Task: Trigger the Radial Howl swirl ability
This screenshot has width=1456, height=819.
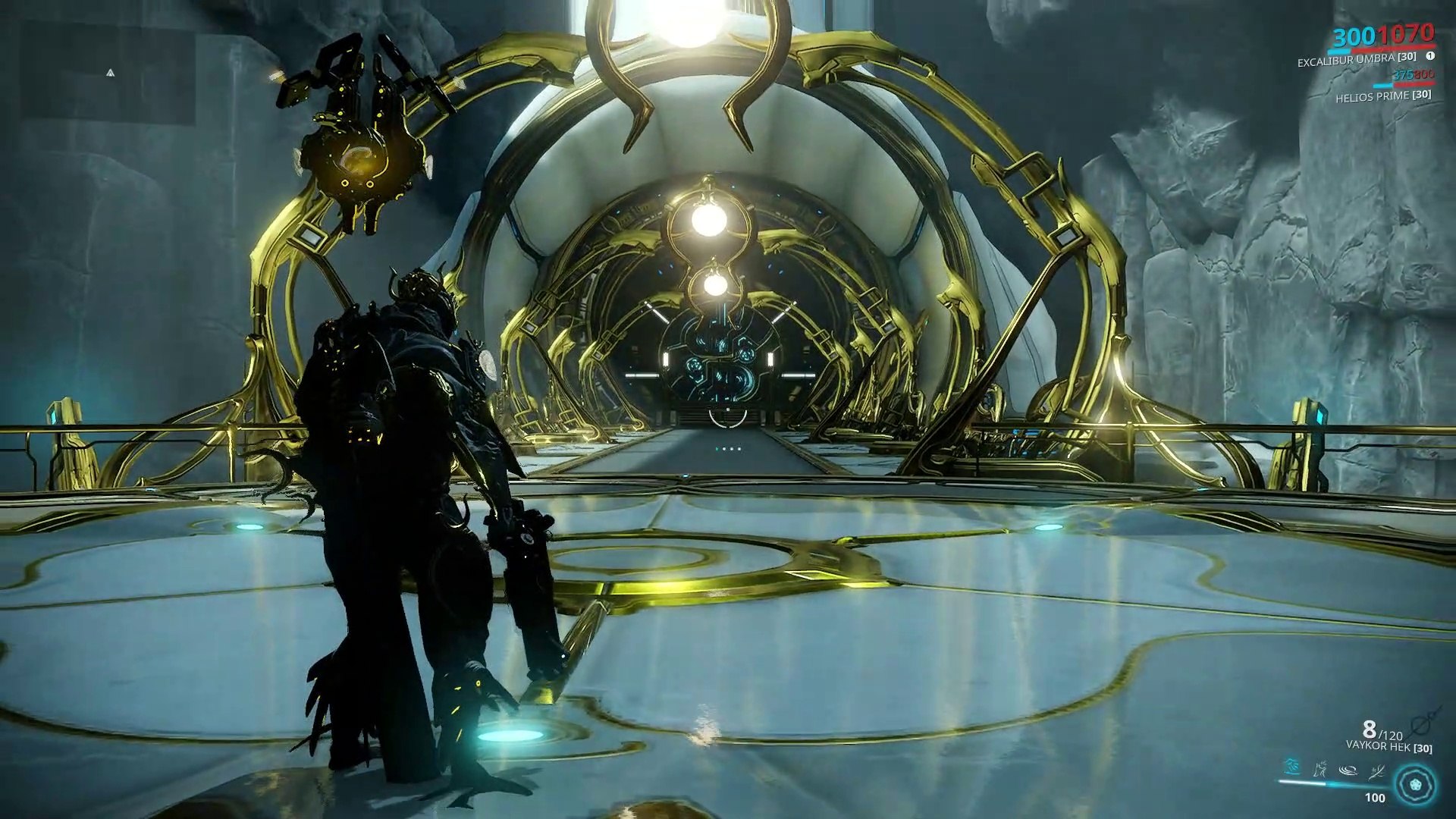Action: (x=1348, y=770)
